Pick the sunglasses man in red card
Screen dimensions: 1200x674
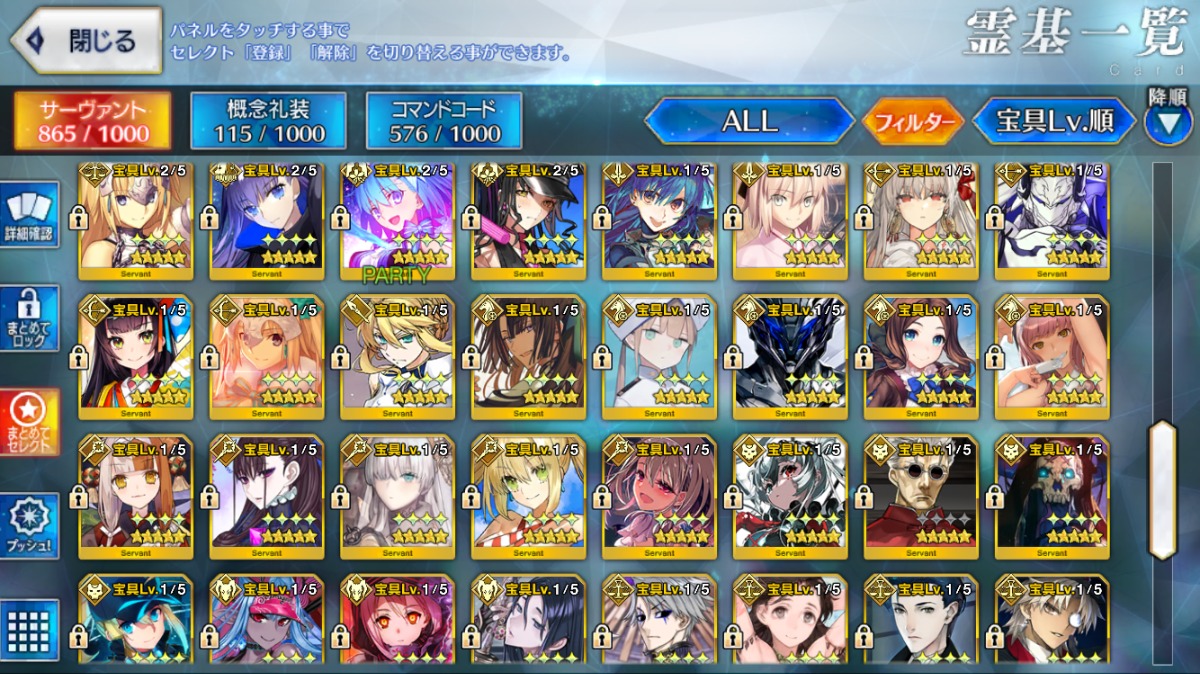[x=921, y=495]
